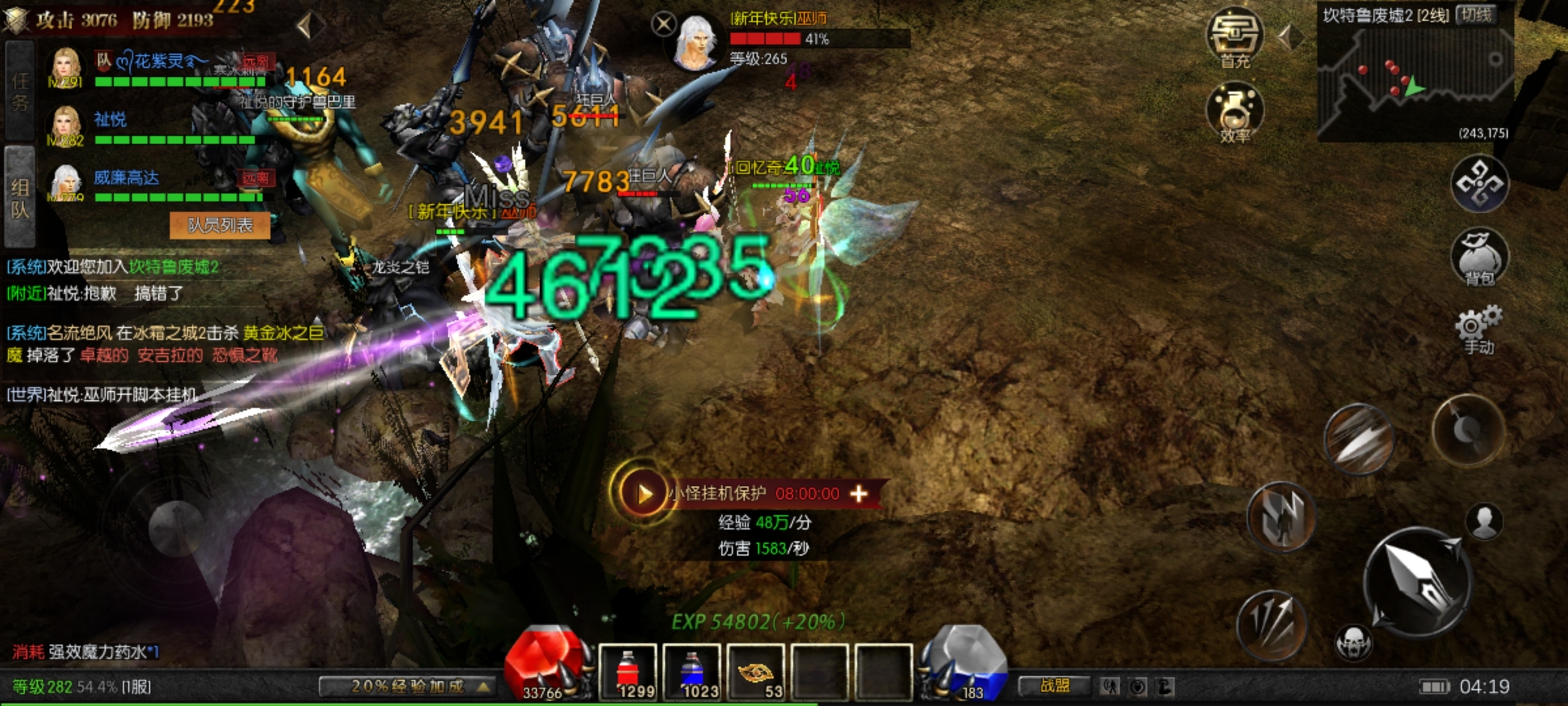Viewport: 1568px width, 706px height.
Task: Open the 效率 efficiency icon
Action: click(x=1234, y=112)
